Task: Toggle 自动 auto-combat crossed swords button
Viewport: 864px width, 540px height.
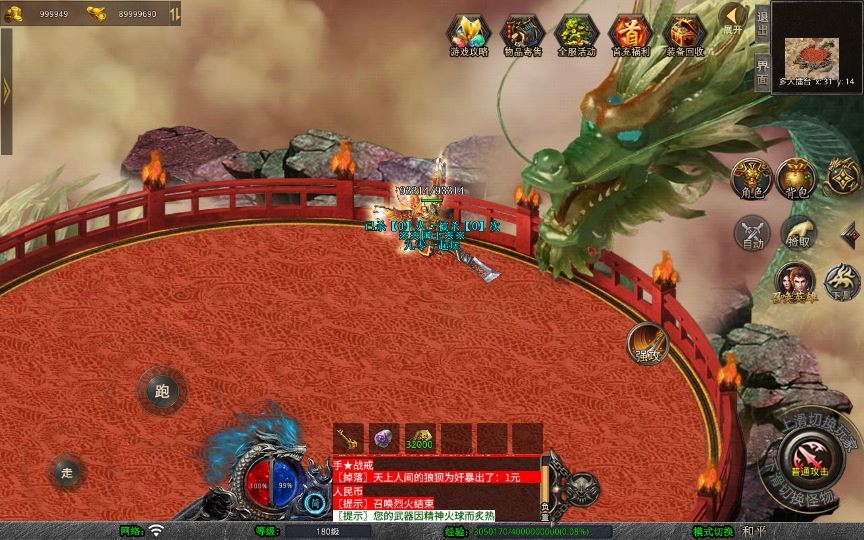Action: [752, 232]
